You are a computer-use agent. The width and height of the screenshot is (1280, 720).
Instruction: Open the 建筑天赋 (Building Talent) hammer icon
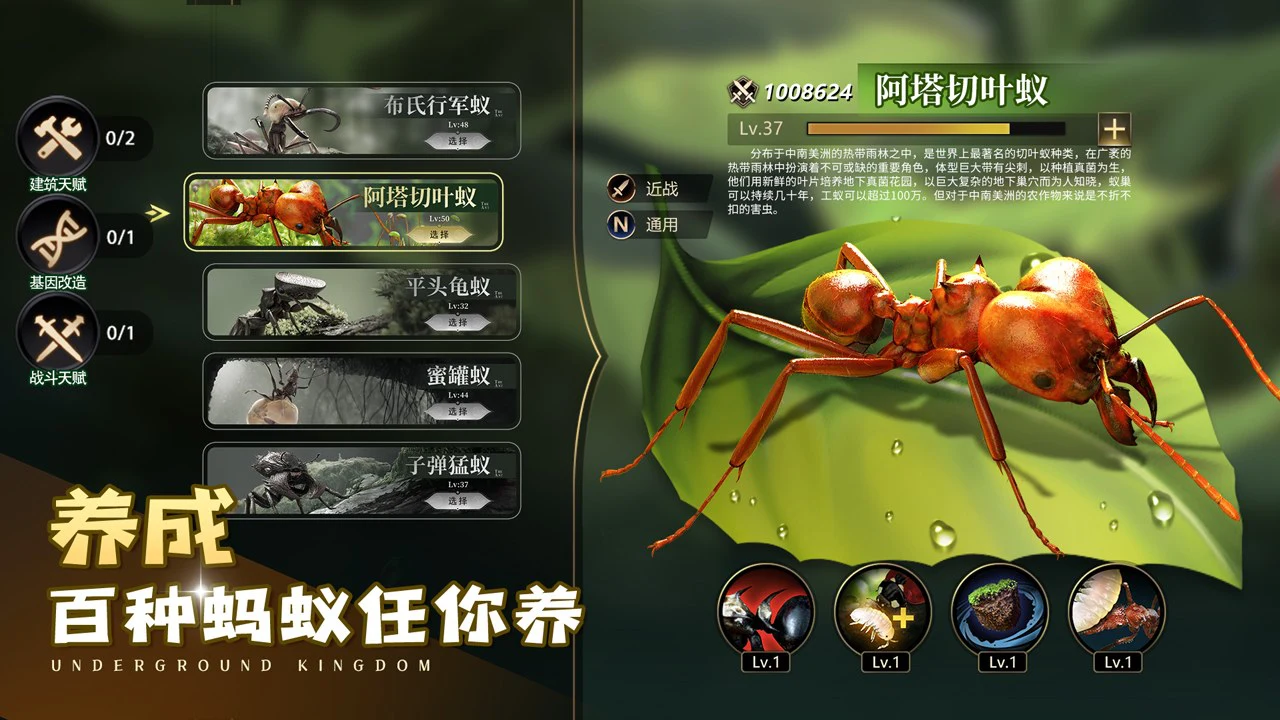point(57,140)
